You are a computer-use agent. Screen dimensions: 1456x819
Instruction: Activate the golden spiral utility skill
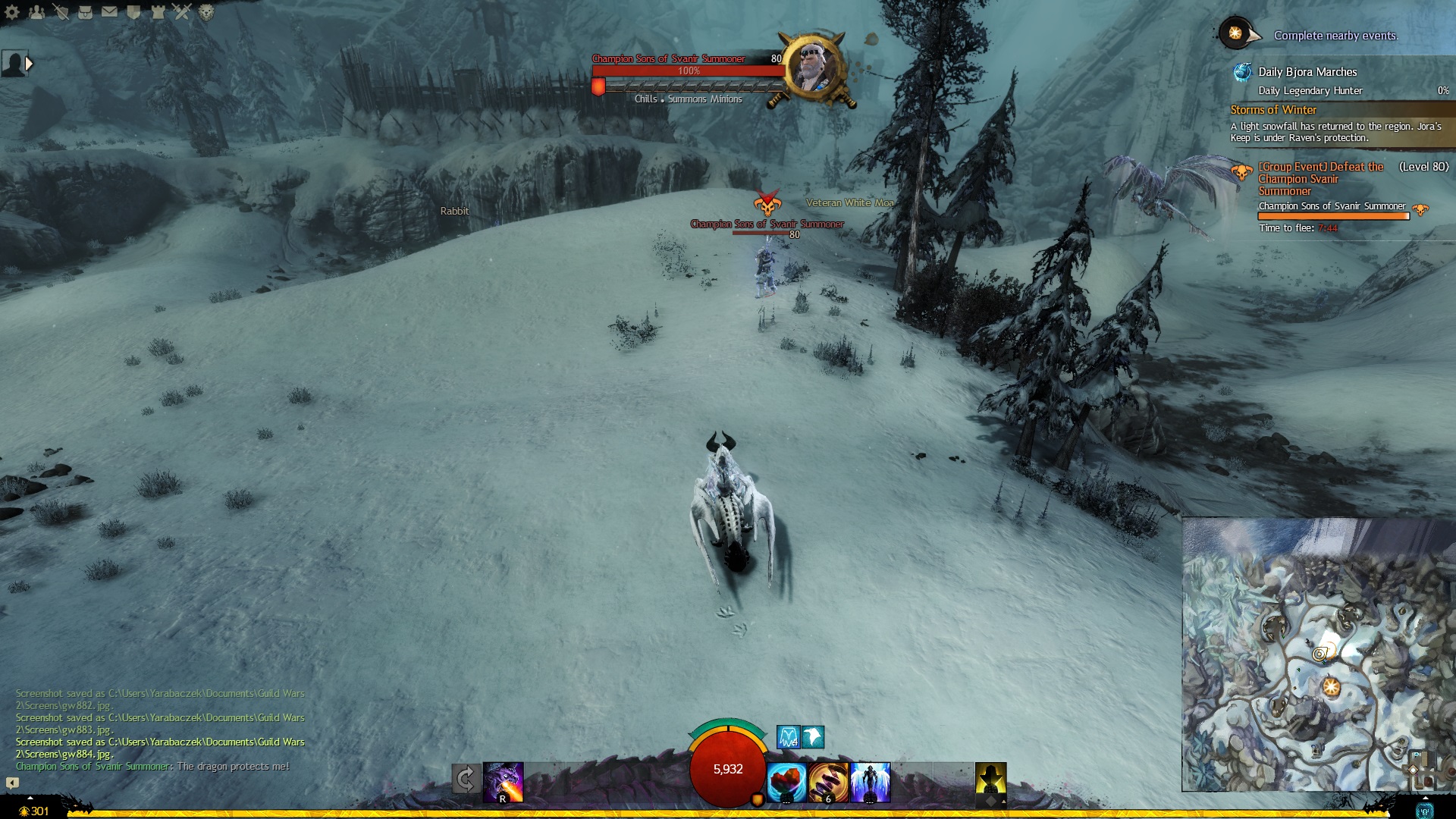(828, 782)
